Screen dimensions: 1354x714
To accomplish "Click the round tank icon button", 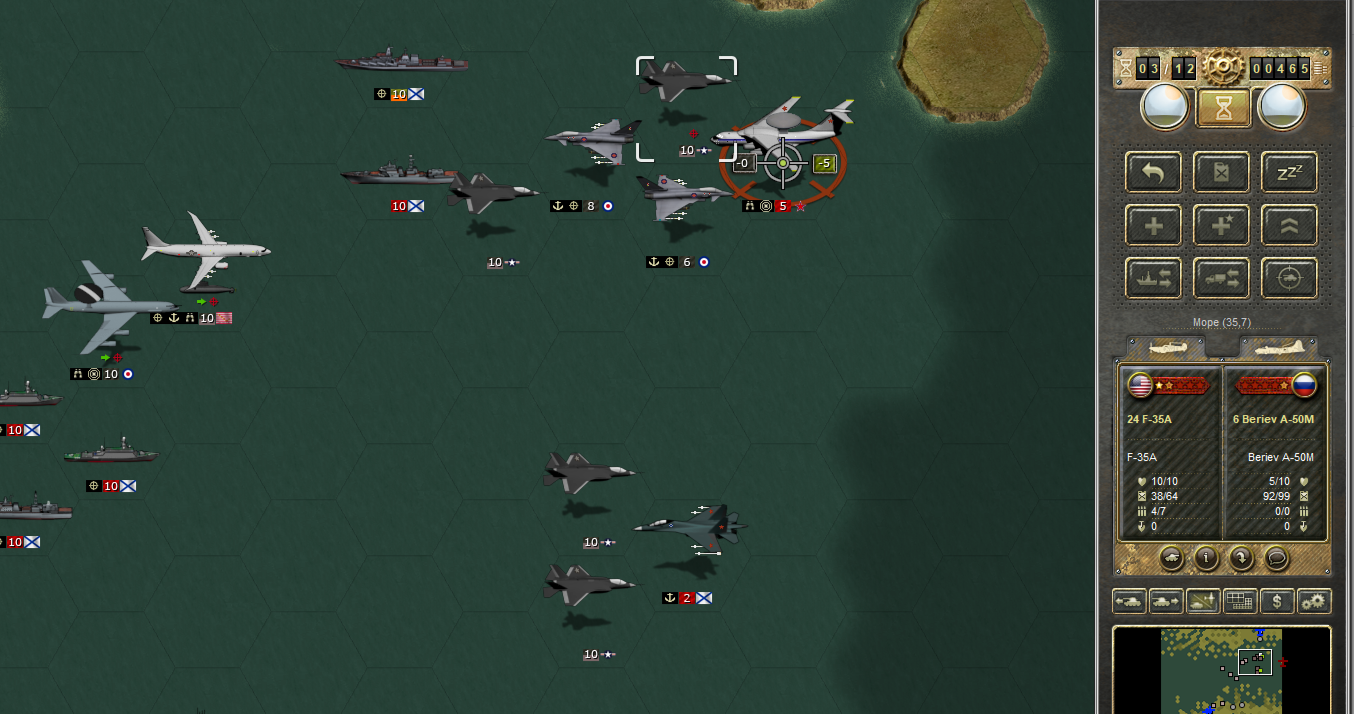I will 1171,557.
